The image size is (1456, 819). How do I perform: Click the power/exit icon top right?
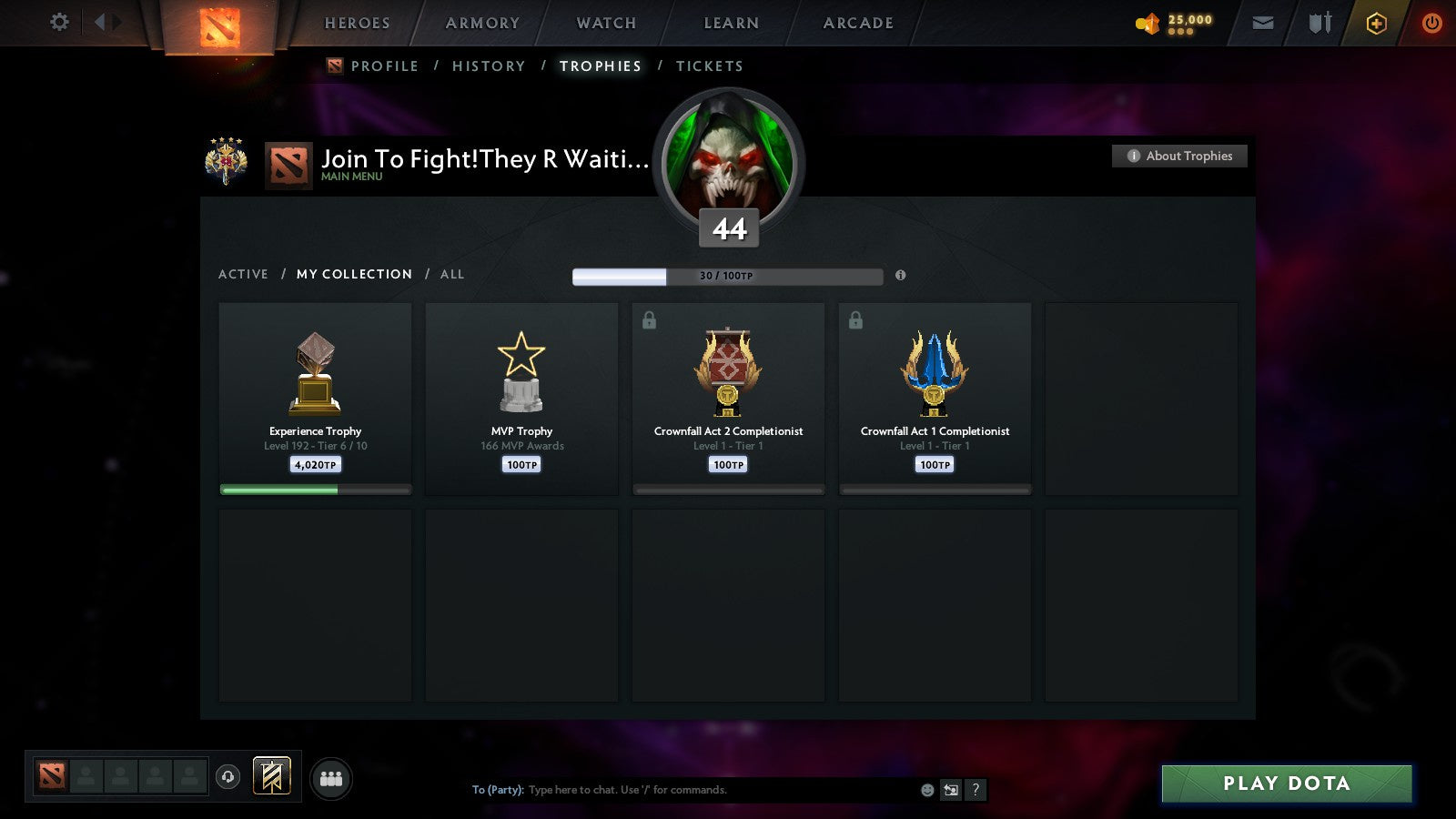tap(1431, 23)
